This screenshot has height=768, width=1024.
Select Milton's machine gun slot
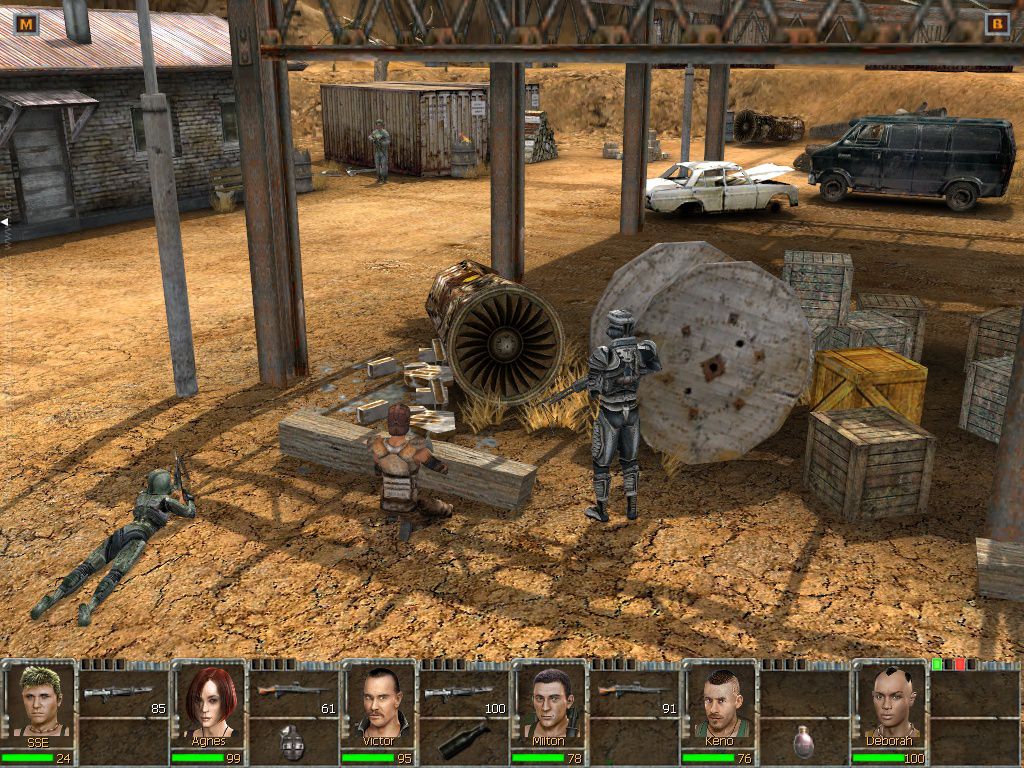coord(628,692)
